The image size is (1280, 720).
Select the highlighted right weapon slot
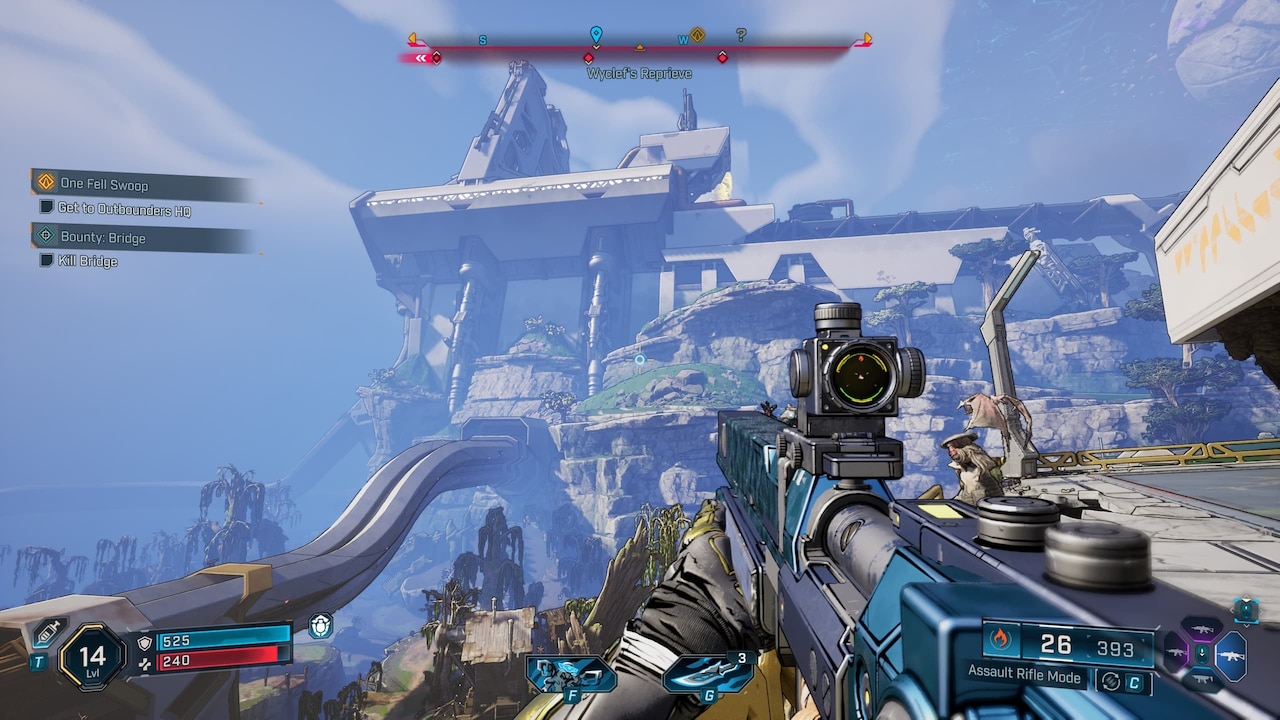(1230, 655)
